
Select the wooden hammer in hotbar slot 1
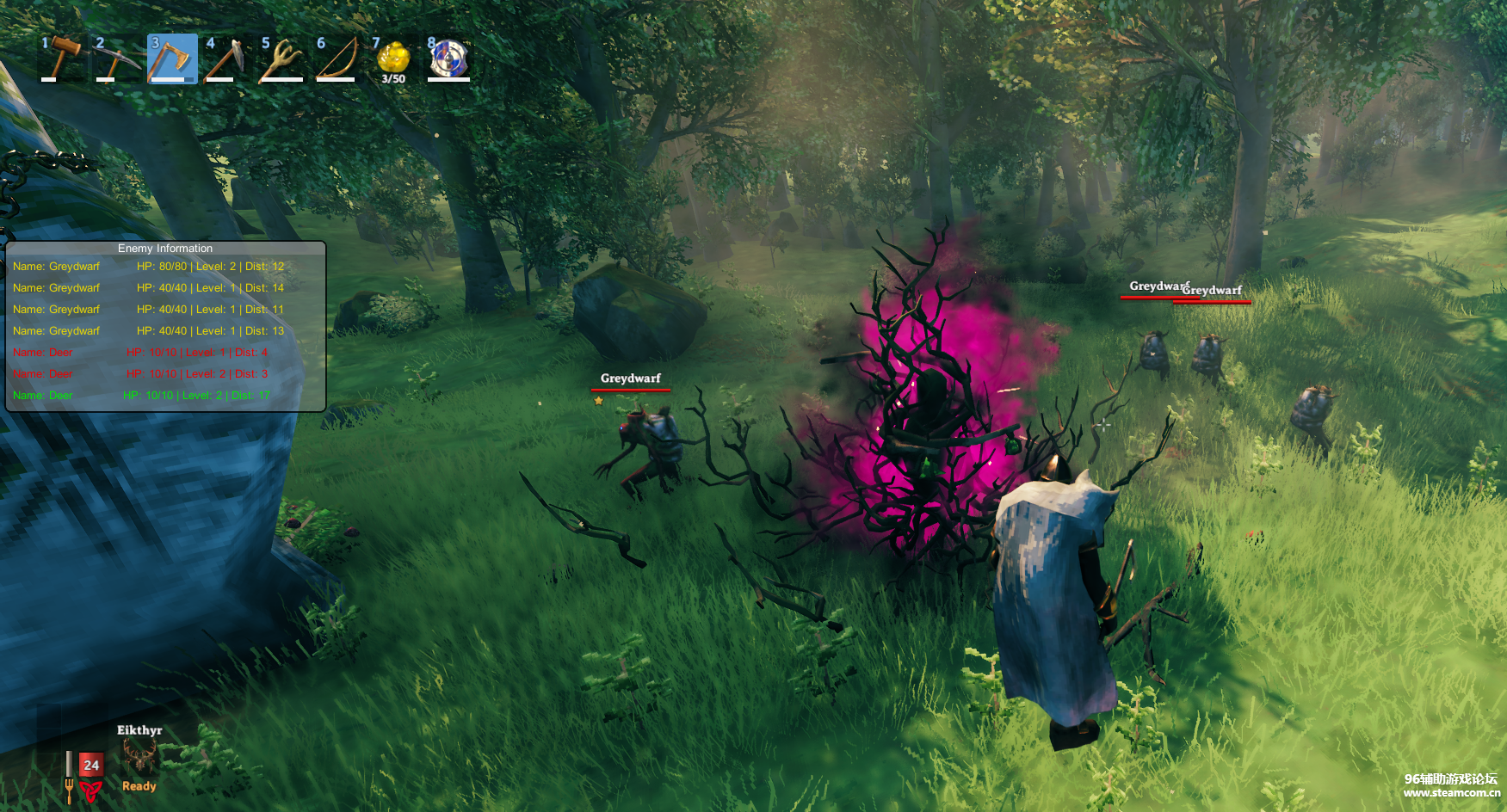(62, 58)
